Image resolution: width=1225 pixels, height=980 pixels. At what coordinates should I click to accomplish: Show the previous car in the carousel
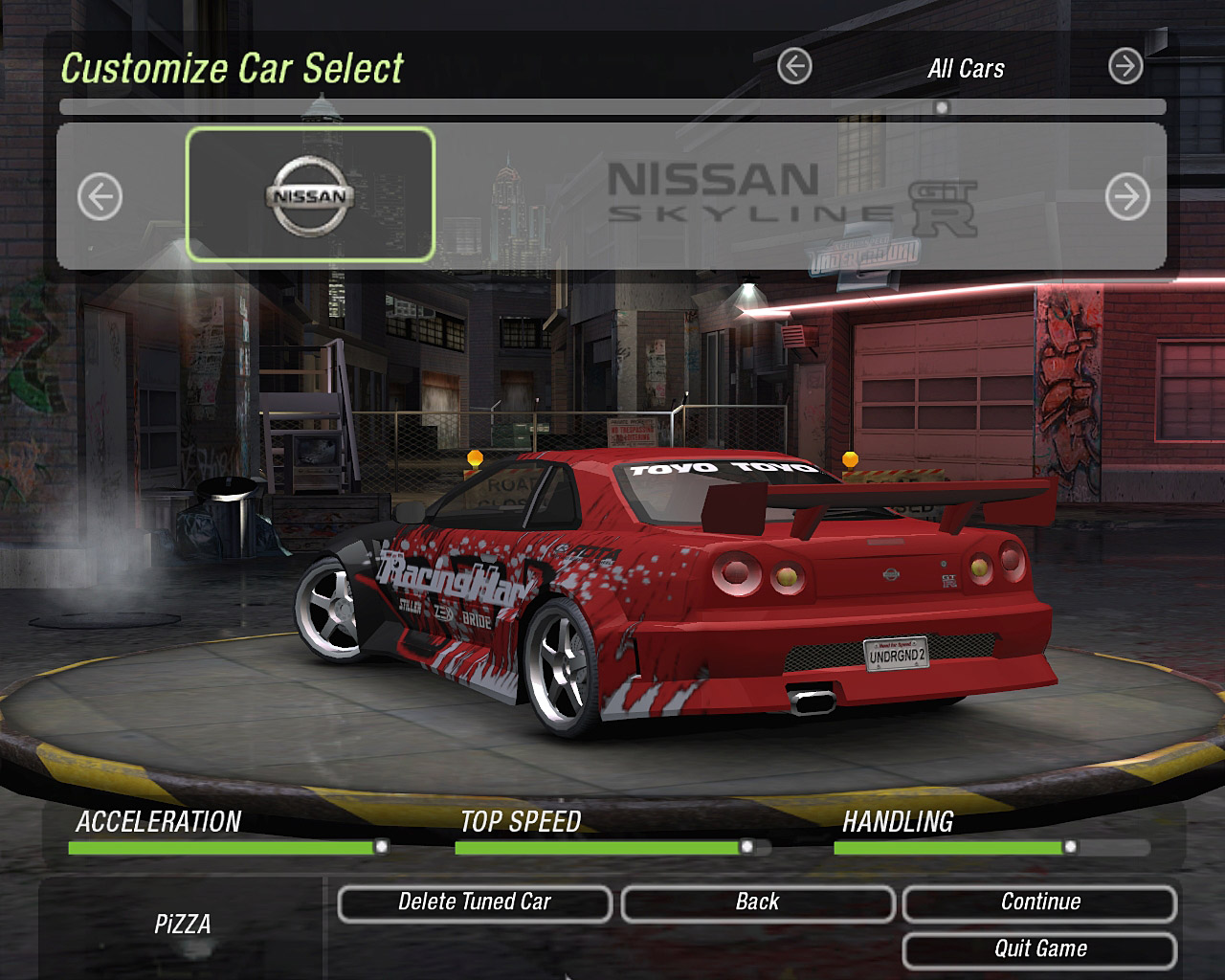coord(100,198)
